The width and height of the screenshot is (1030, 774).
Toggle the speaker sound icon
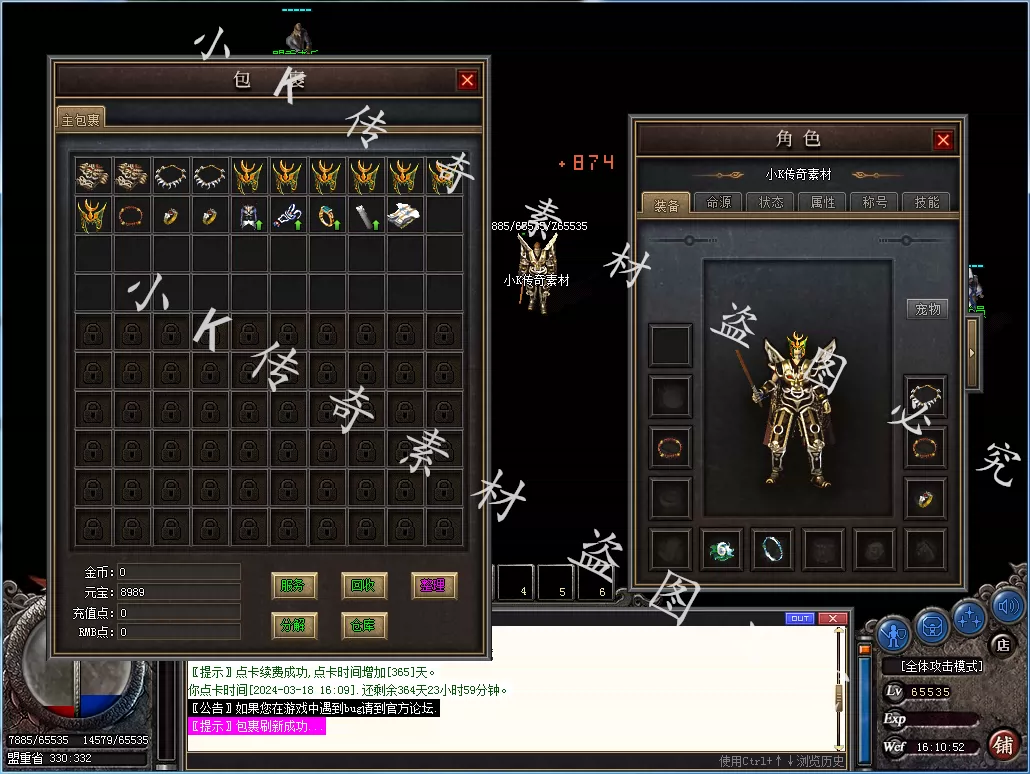(1009, 606)
